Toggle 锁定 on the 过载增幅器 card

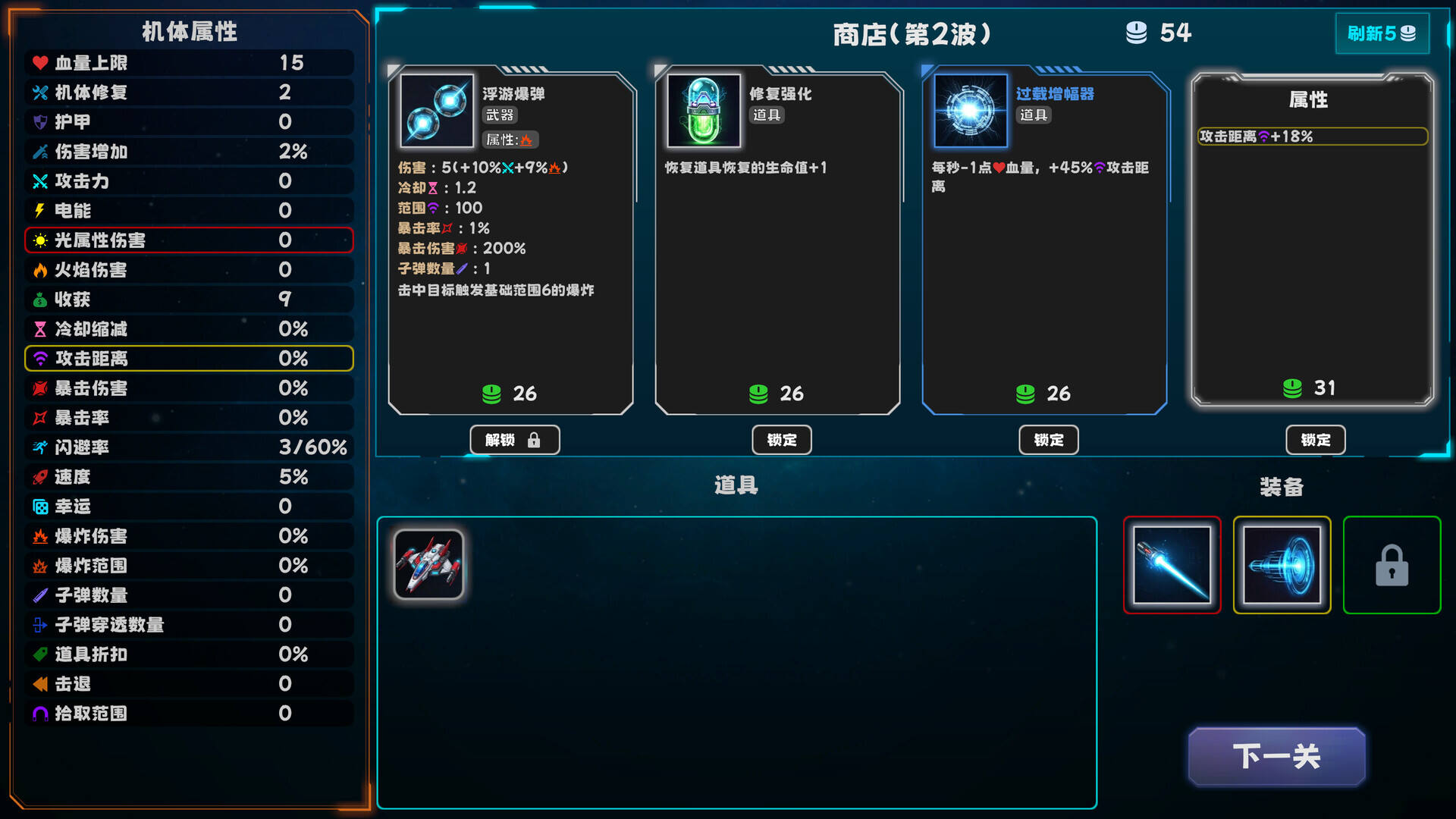pyautogui.click(x=1048, y=440)
